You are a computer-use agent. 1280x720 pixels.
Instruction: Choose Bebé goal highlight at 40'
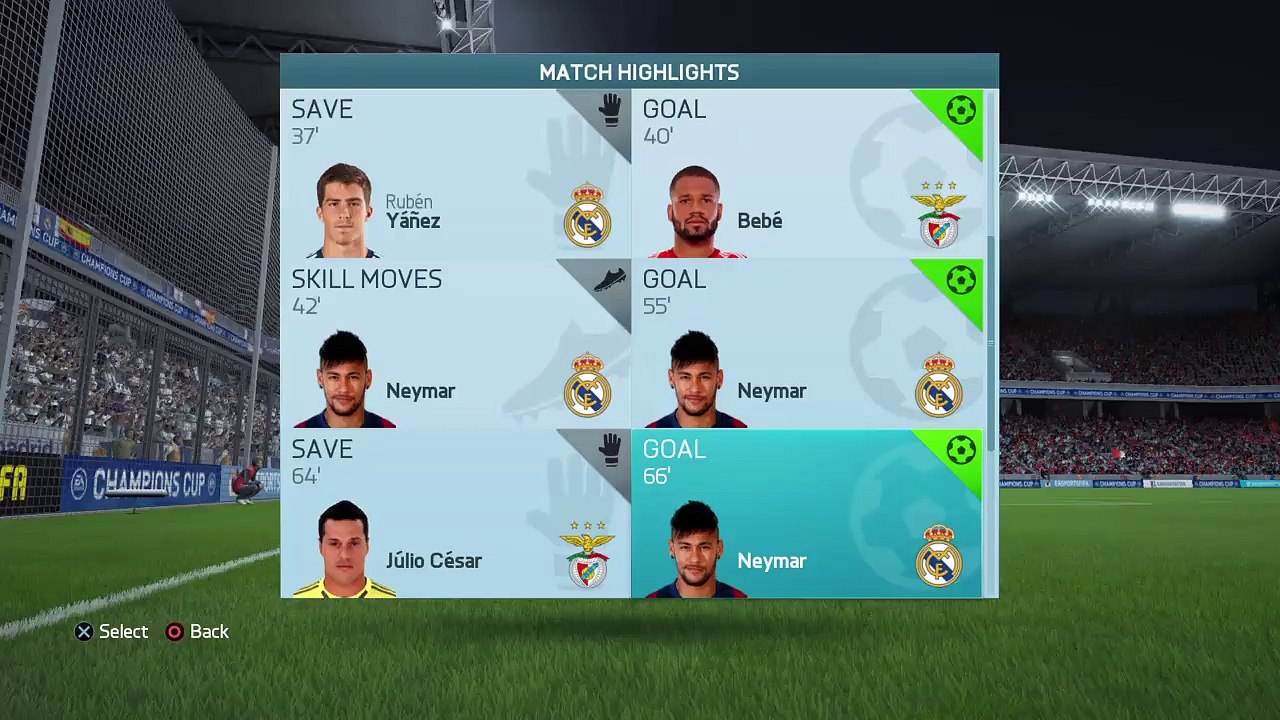tap(806, 174)
